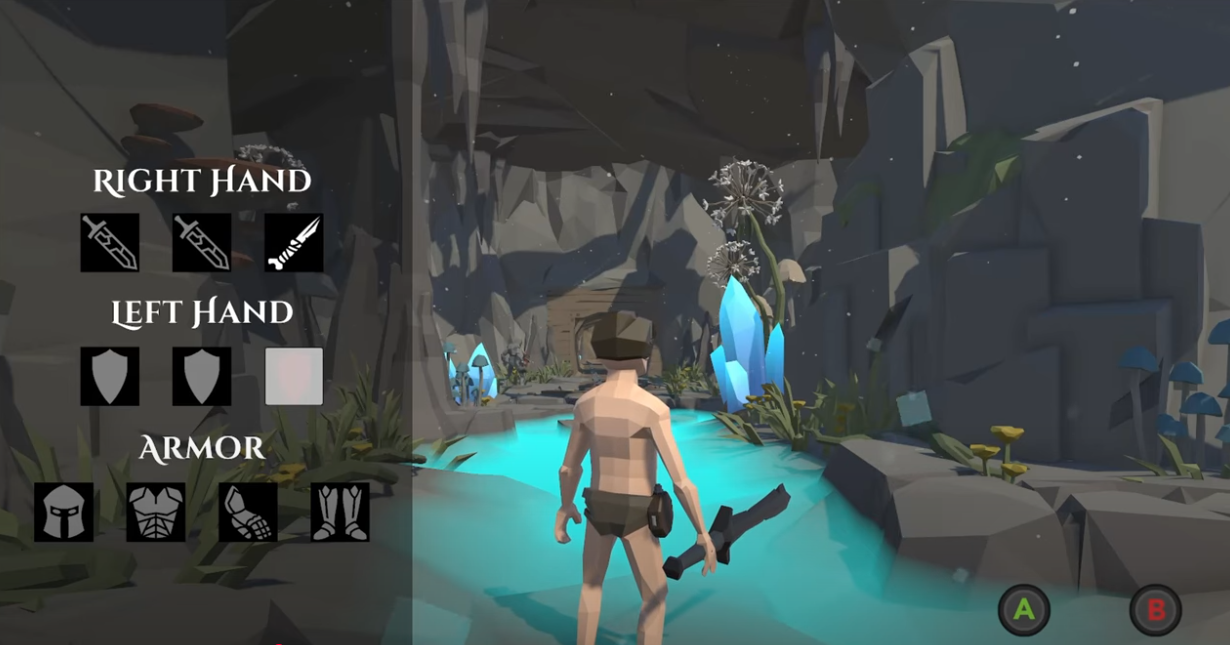Choose the blank left hand slot

click(294, 376)
